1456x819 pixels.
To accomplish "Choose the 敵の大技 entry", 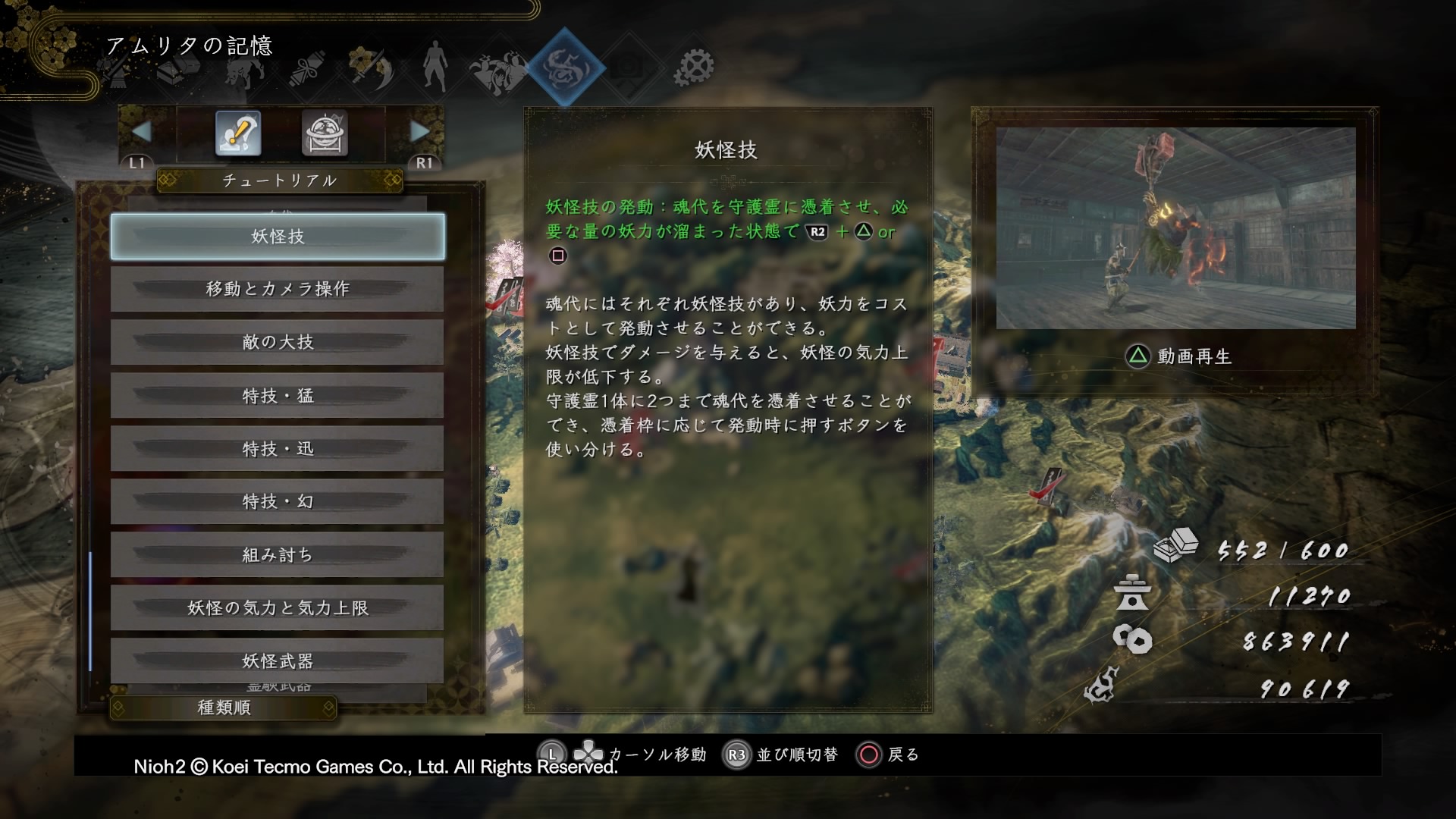I will pos(278,342).
